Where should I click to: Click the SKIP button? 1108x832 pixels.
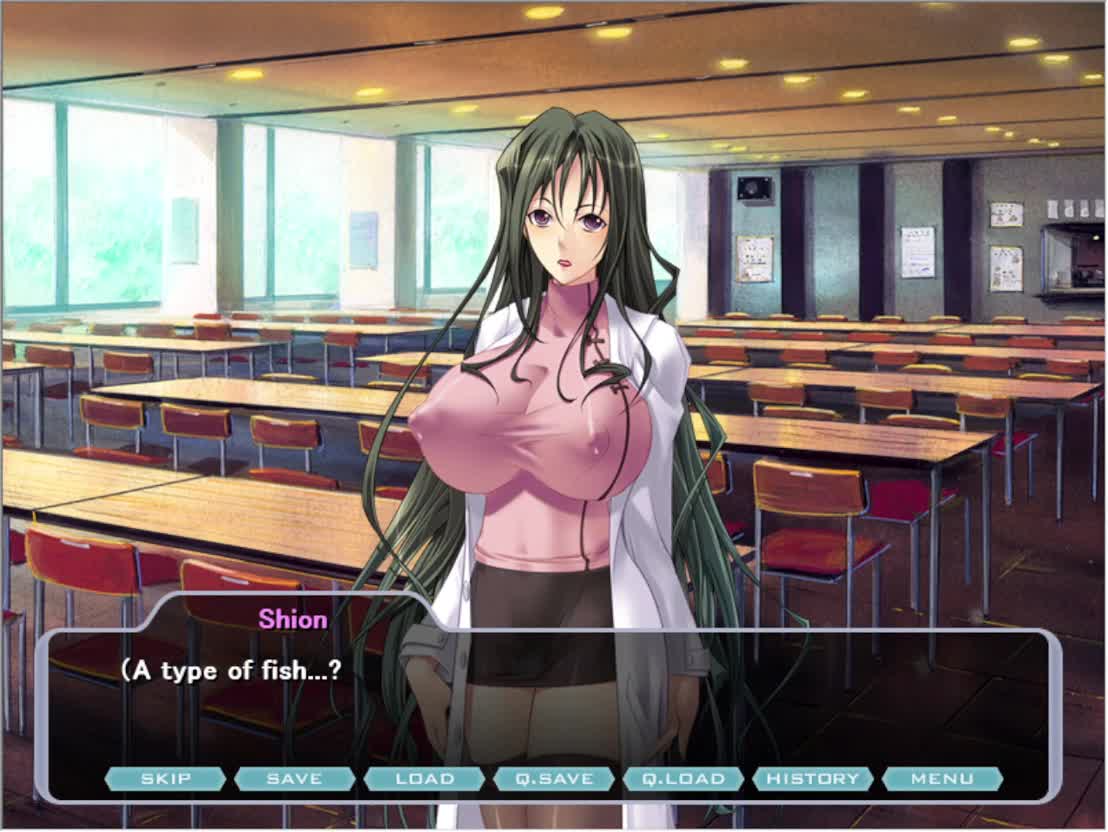[x=165, y=779]
